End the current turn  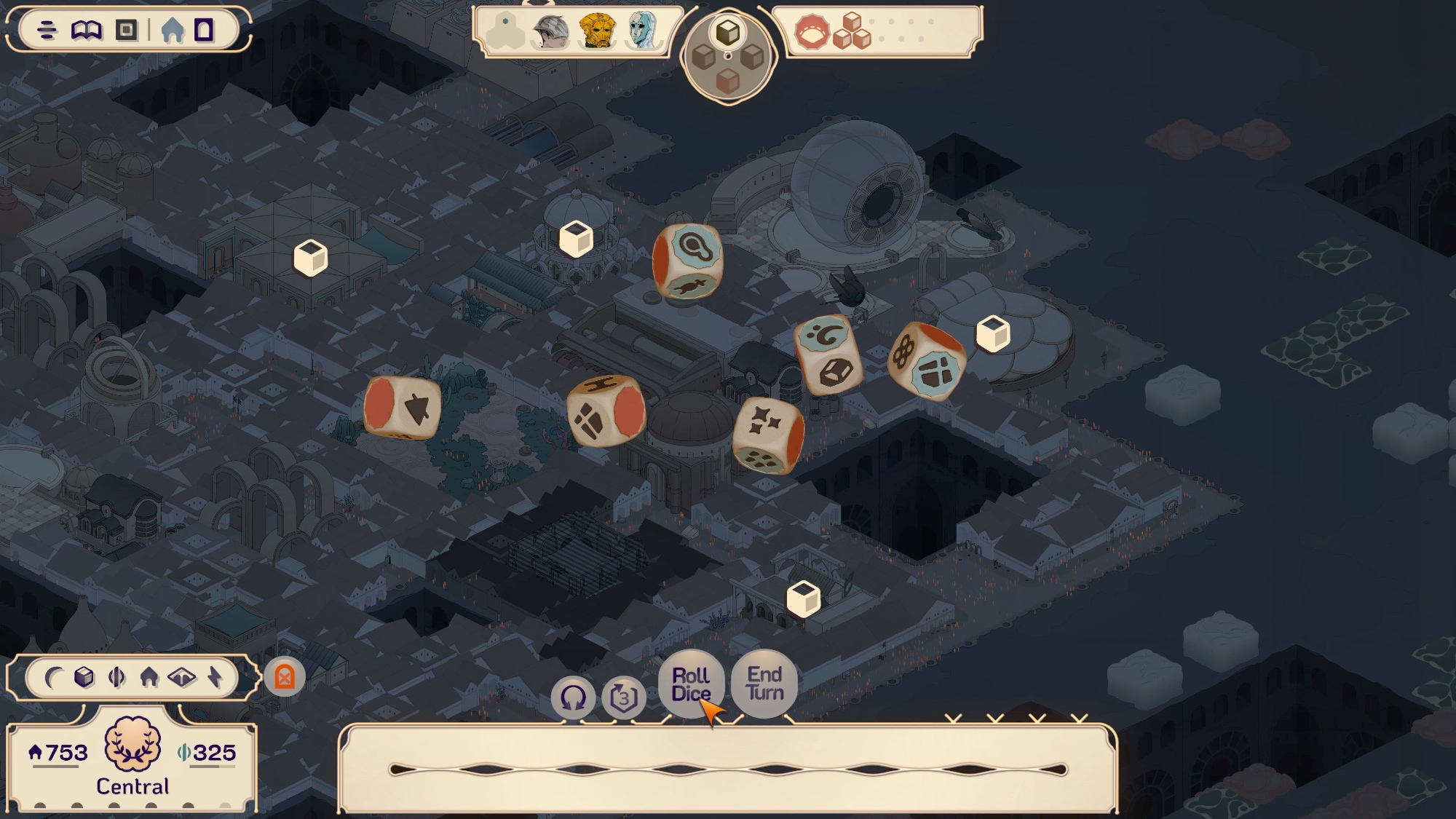pyautogui.click(x=764, y=684)
